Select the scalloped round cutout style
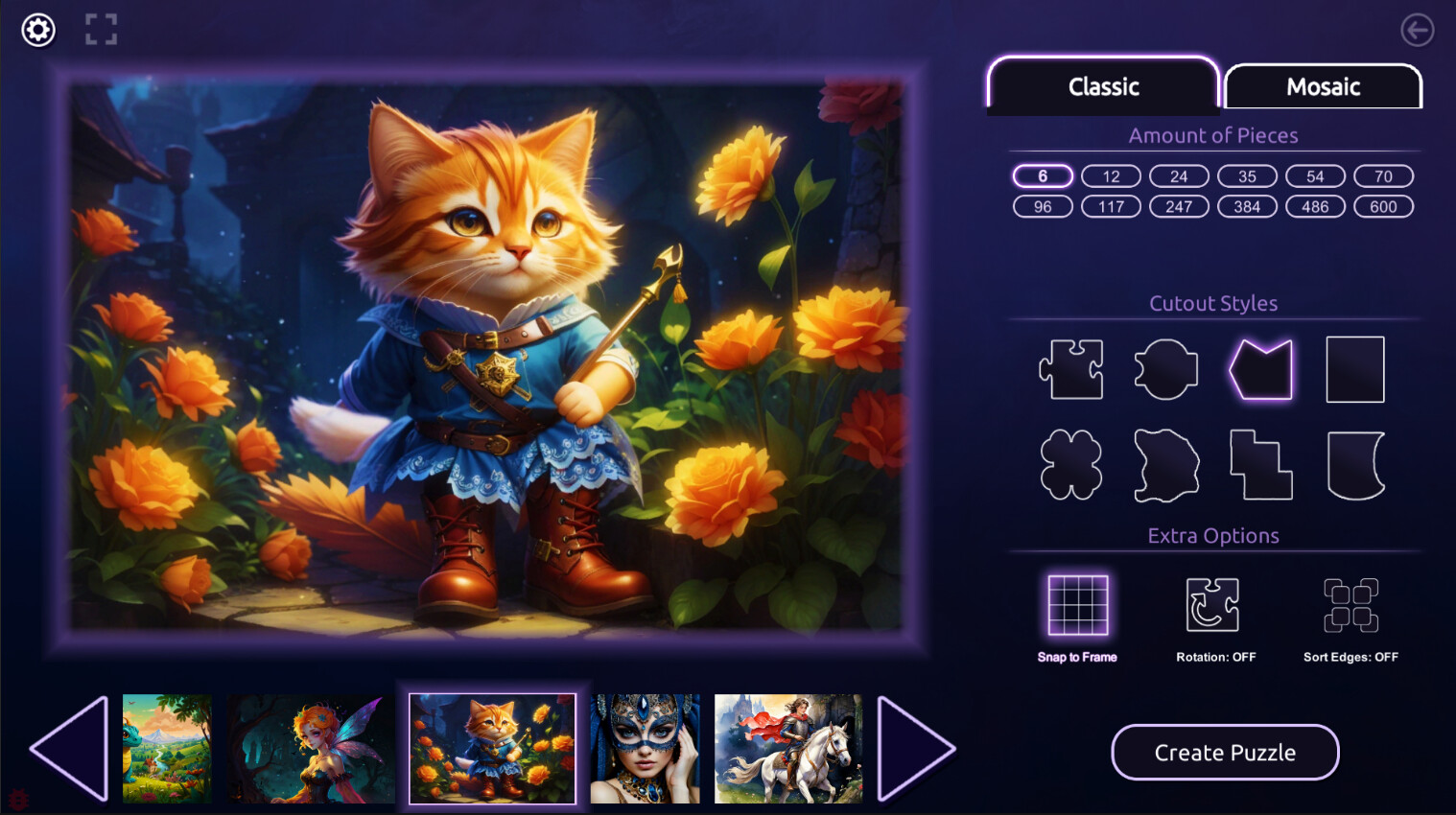The height and width of the screenshot is (815, 1456). [x=1165, y=369]
